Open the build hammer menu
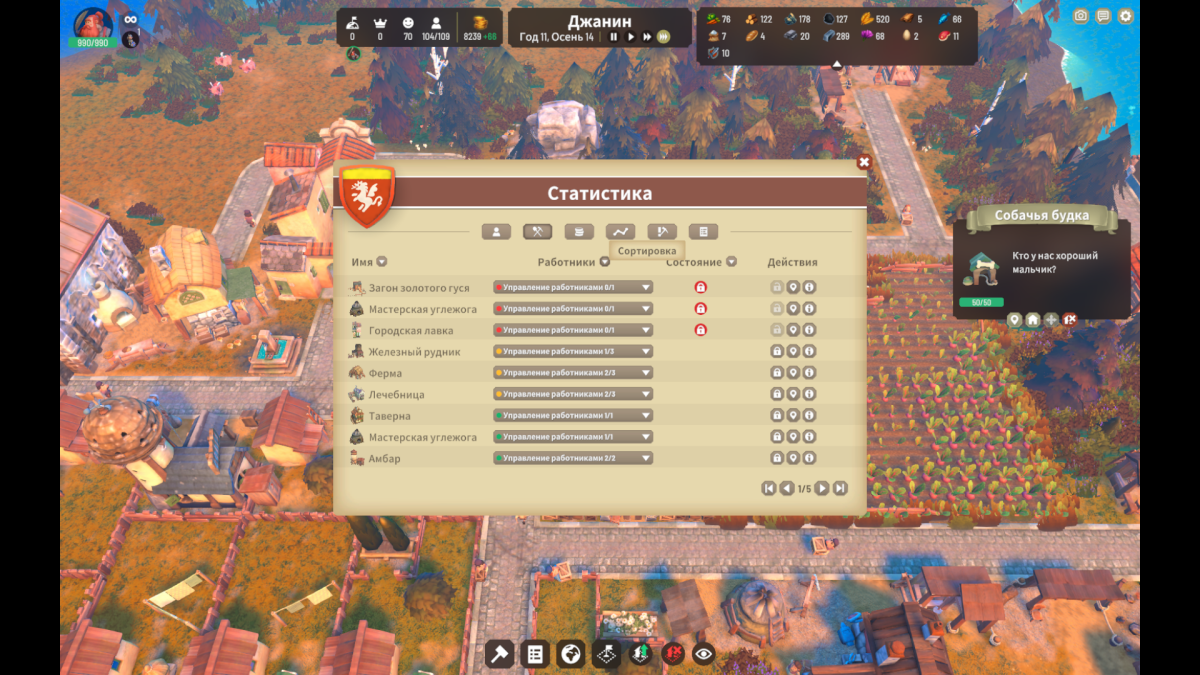 499,654
